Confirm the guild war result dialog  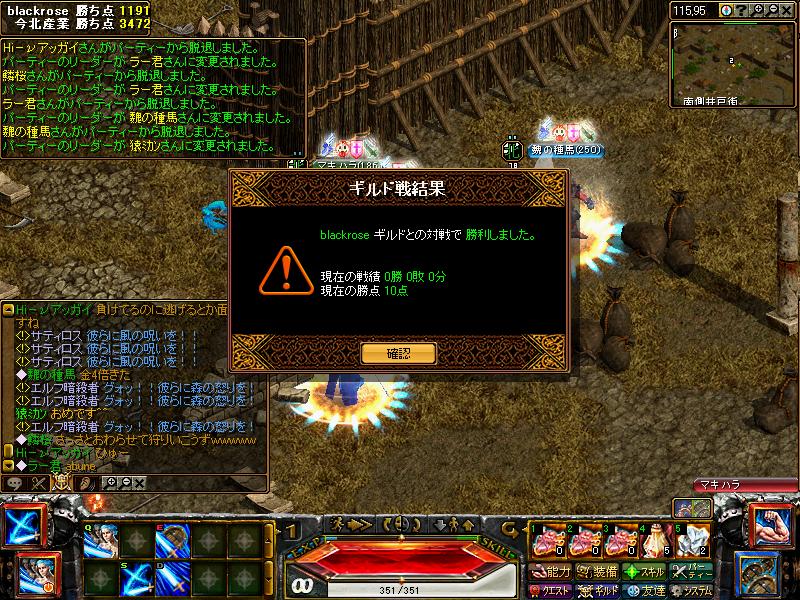399,353
